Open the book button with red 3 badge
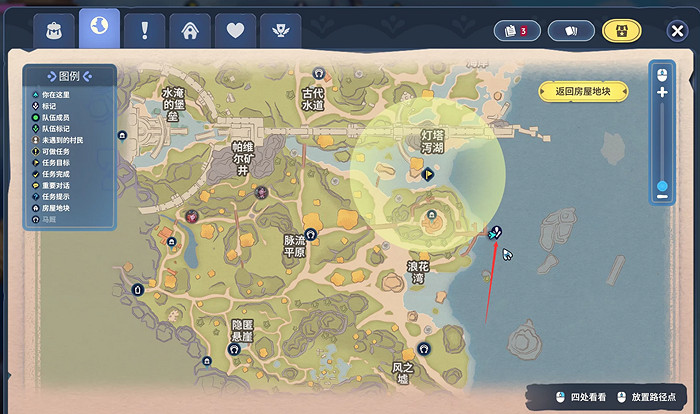This screenshot has height=414, width=700. pyautogui.click(x=516, y=31)
